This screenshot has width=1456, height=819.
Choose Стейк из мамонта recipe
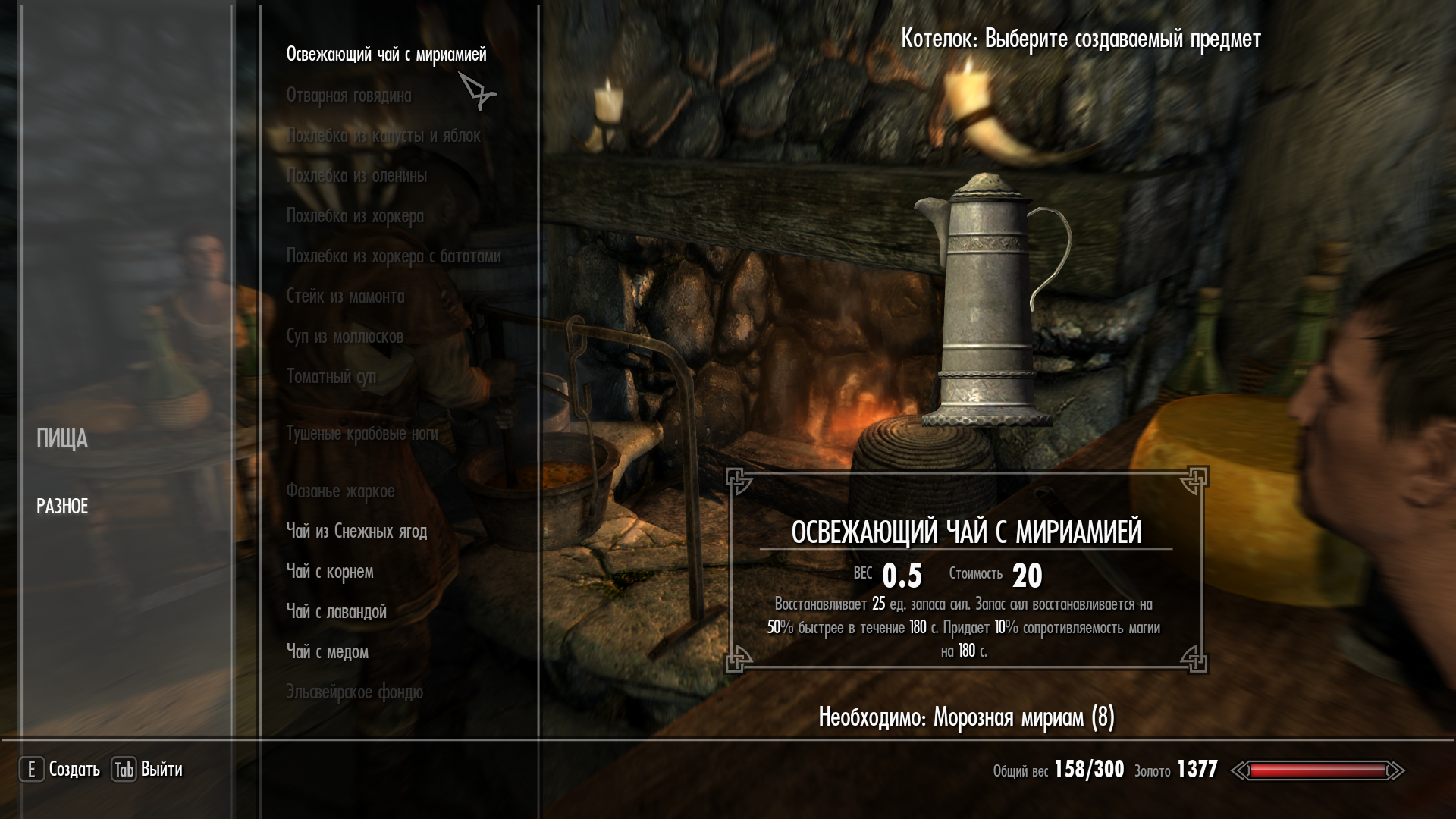pos(345,297)
